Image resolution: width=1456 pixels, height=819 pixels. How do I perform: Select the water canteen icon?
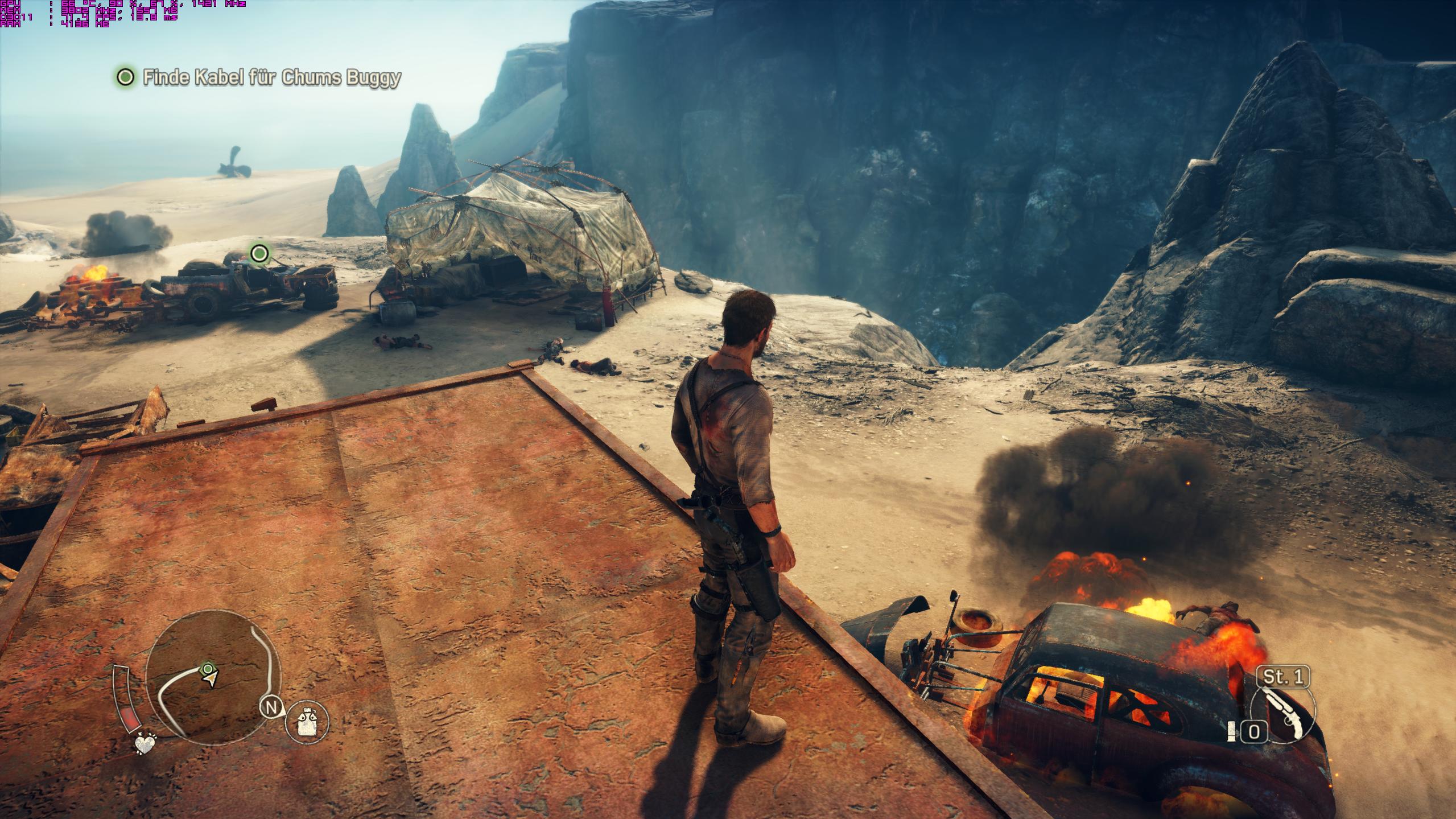coord(307,723)
